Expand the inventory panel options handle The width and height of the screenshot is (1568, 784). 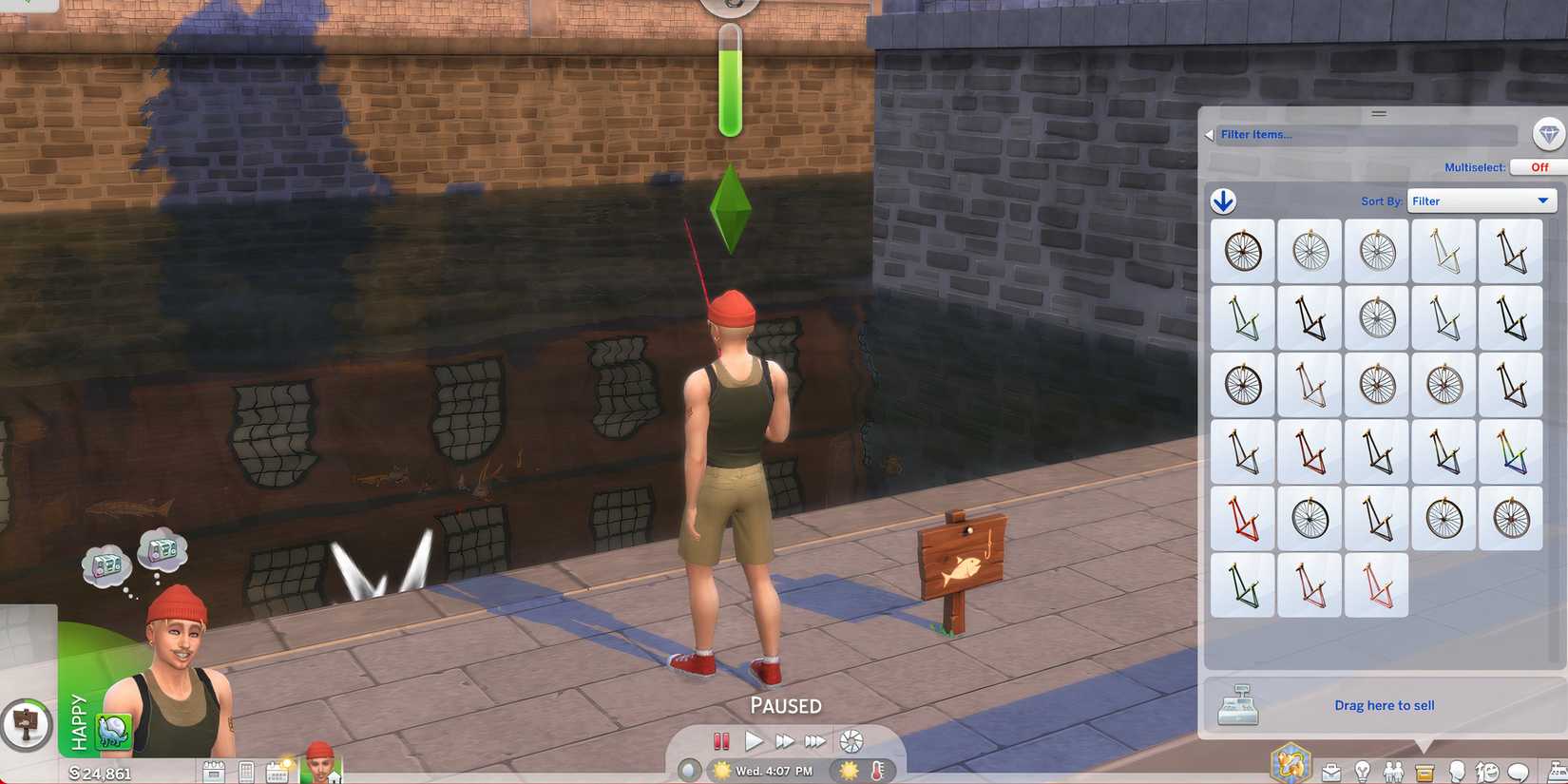point(1378,113)
